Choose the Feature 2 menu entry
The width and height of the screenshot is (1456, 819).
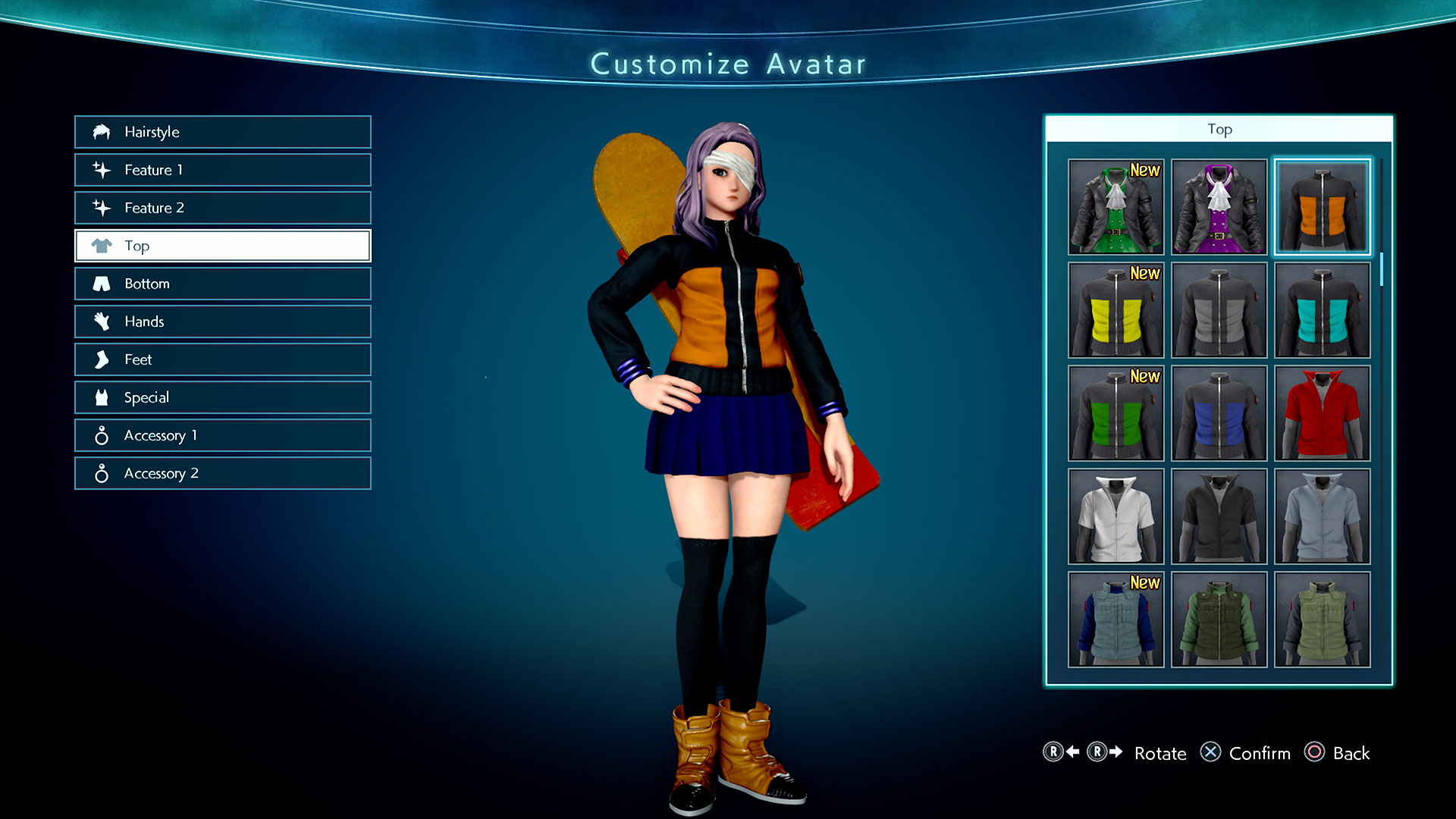222,208
